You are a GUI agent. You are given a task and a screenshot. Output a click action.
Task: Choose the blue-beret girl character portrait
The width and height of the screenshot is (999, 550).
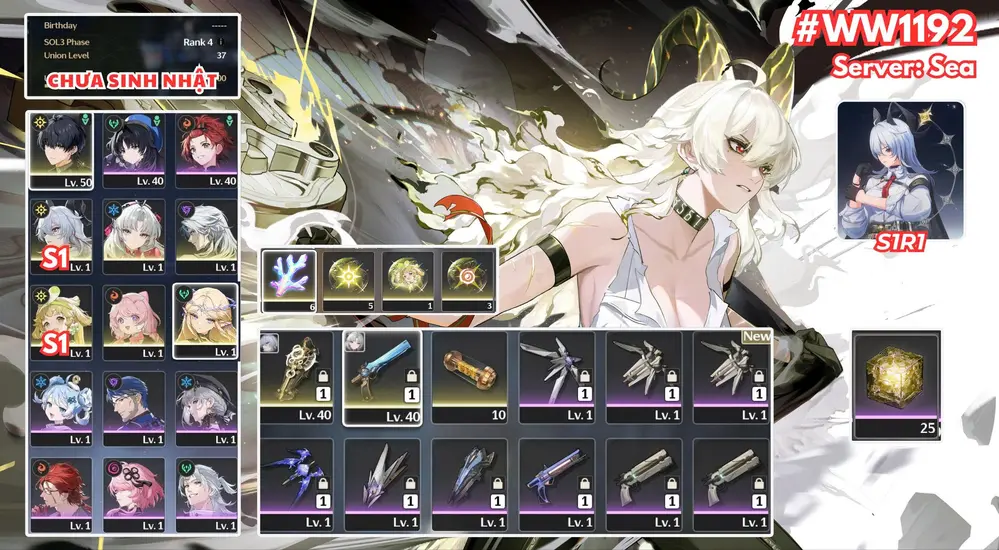132,150
